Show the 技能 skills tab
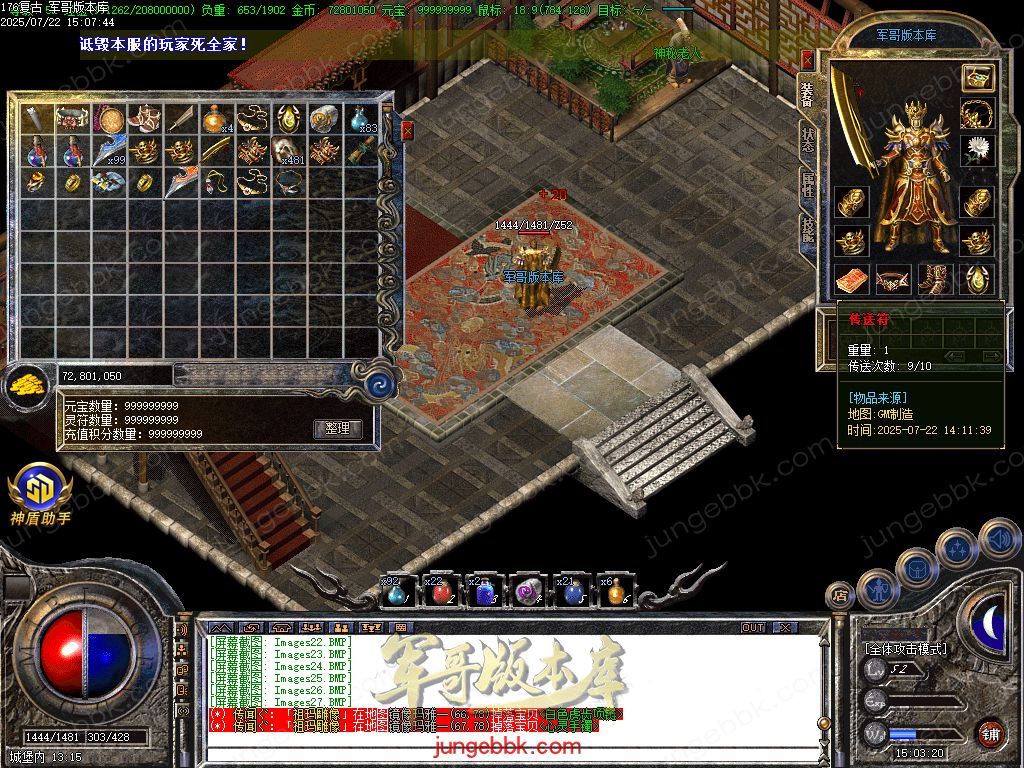This screenshot has width=1024, height=768. (x=807, y=230)
